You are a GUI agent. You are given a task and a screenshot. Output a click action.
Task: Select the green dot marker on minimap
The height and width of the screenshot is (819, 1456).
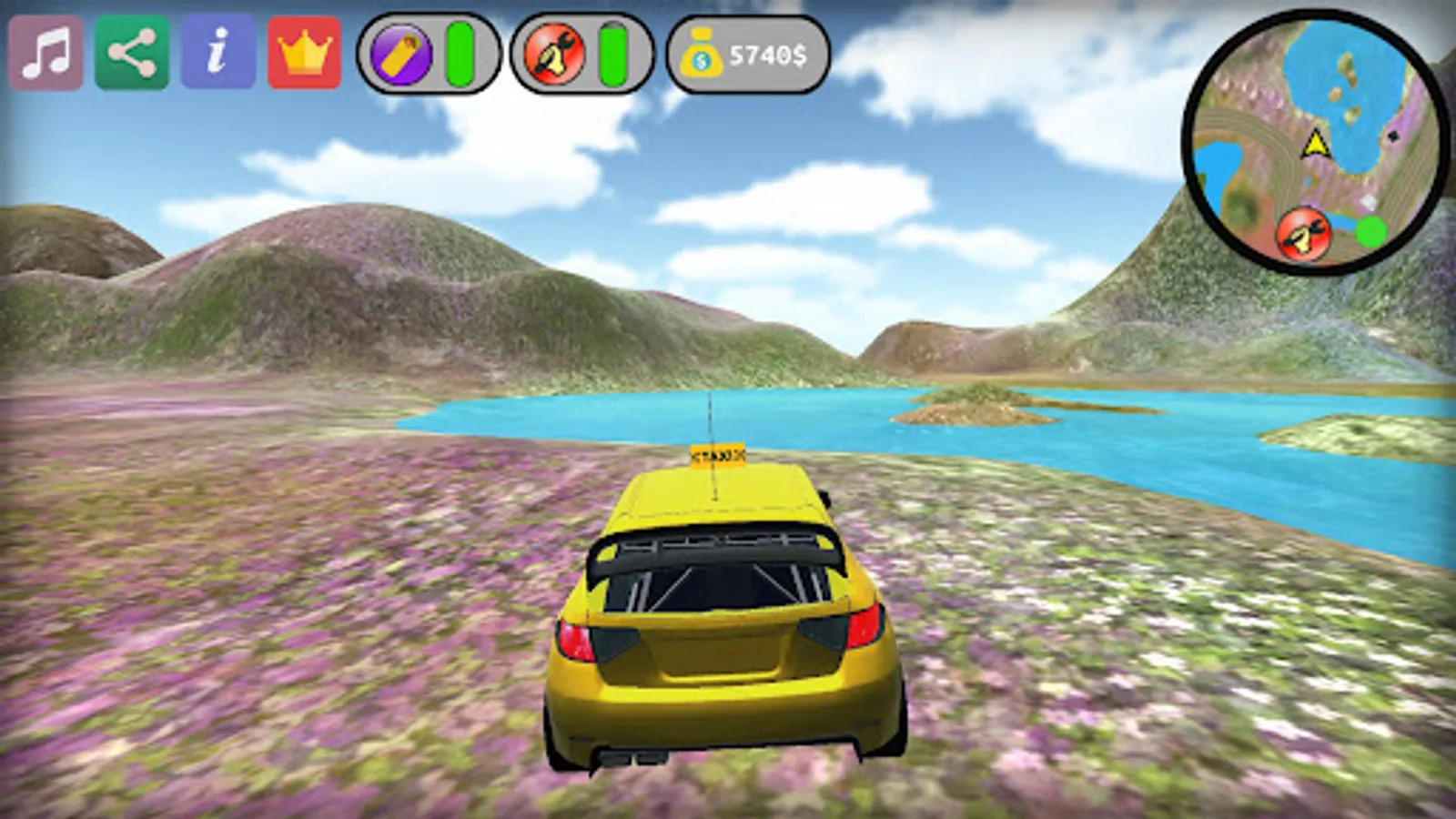1370,232
